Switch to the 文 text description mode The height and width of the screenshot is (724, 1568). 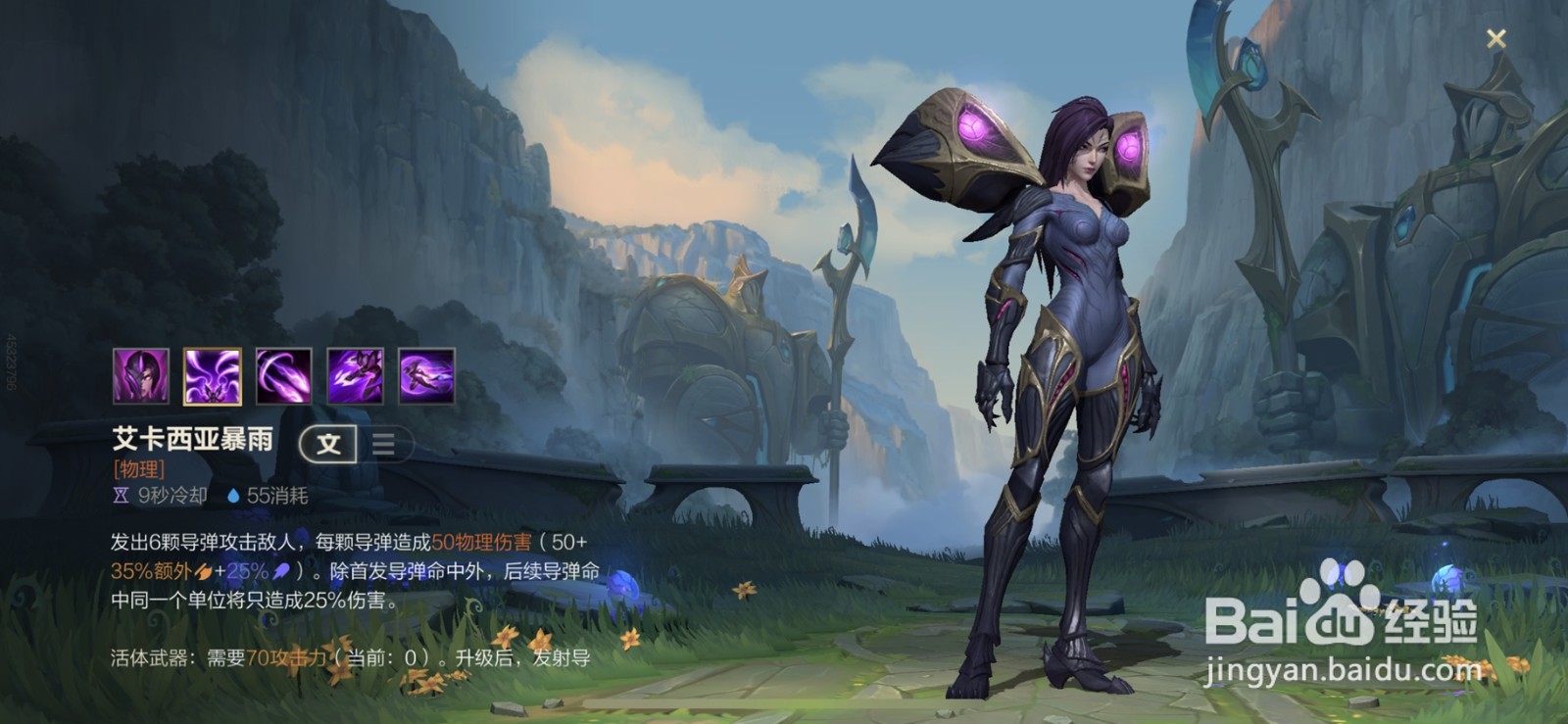[329, 445]
